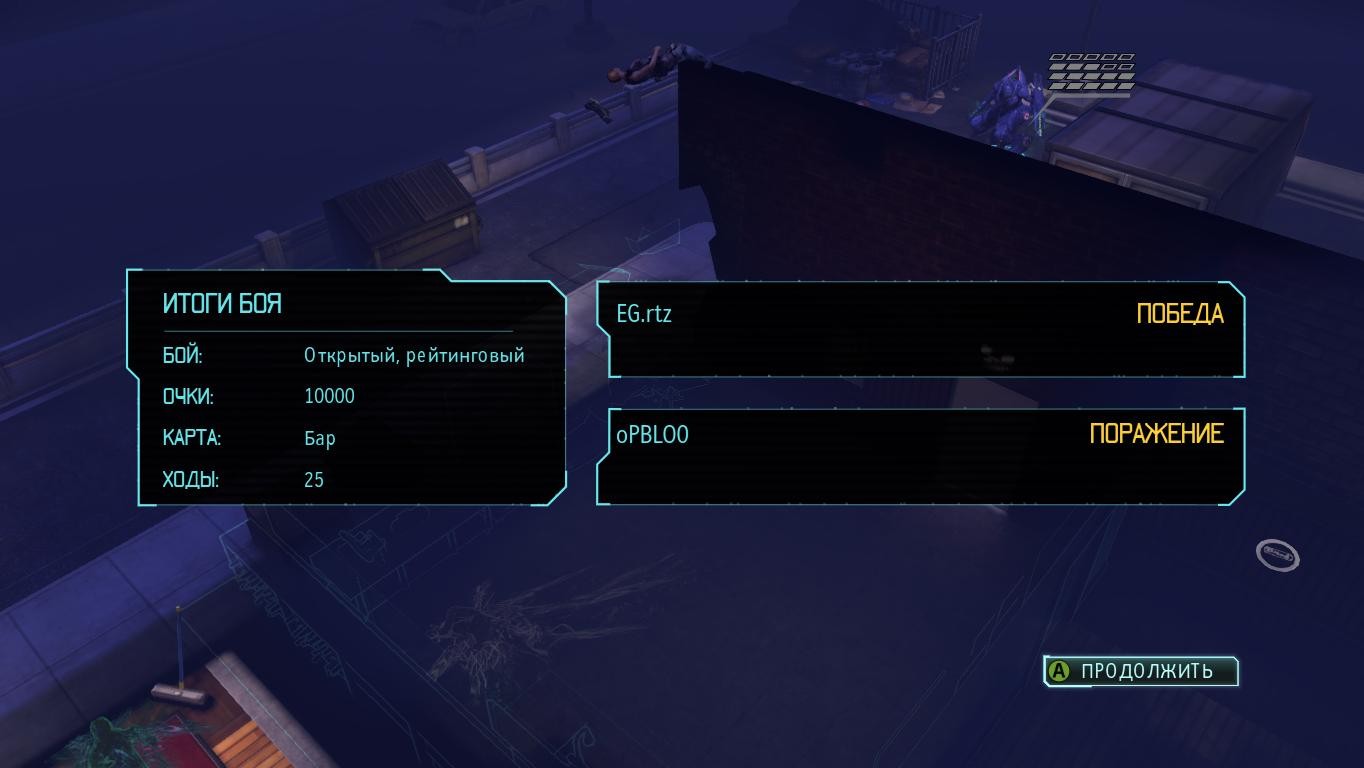Select the winning player row EG.rtz
The image size is (1364, 768).
point(920,329)
